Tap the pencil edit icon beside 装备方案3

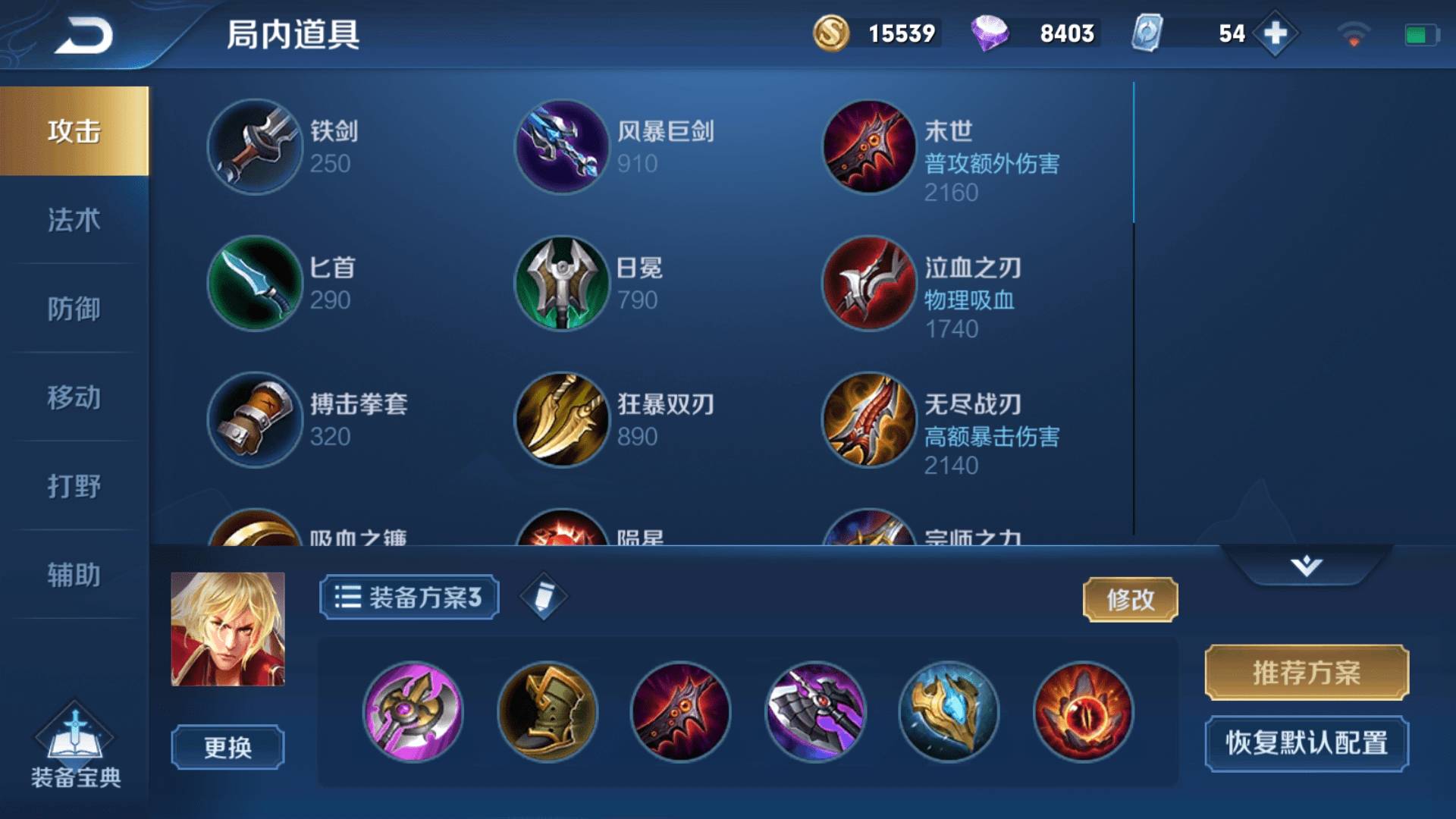(x=543, y=598)
